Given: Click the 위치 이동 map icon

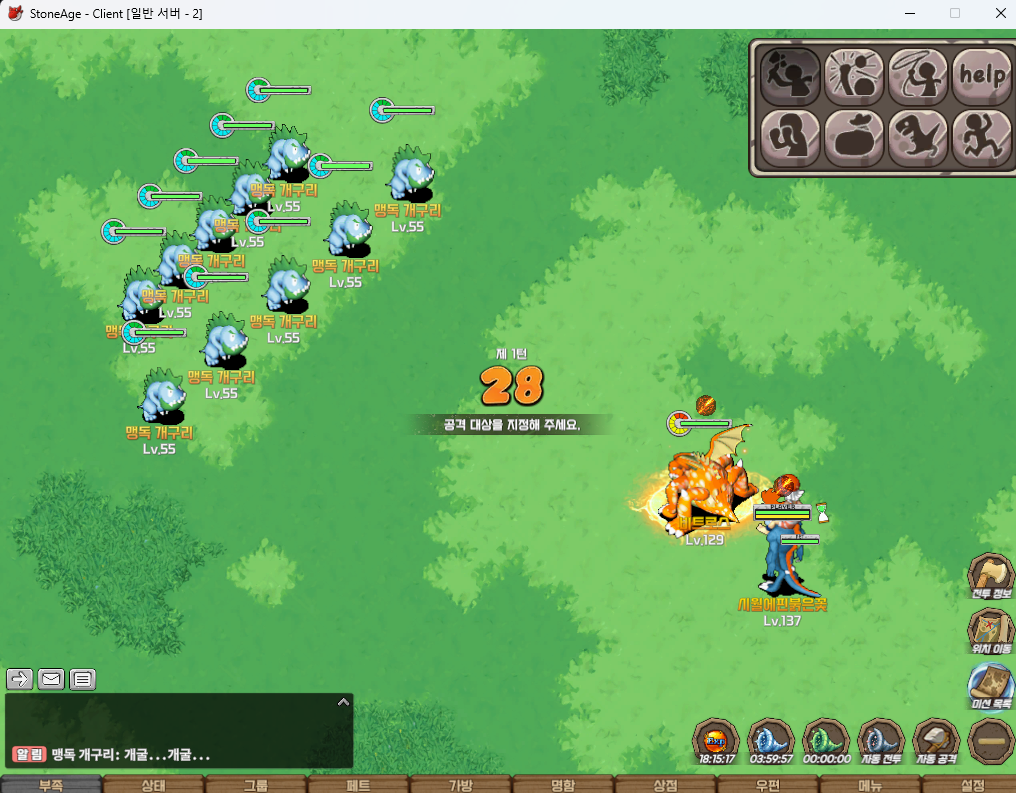Looking at the screenshot, I should (990, 629).
